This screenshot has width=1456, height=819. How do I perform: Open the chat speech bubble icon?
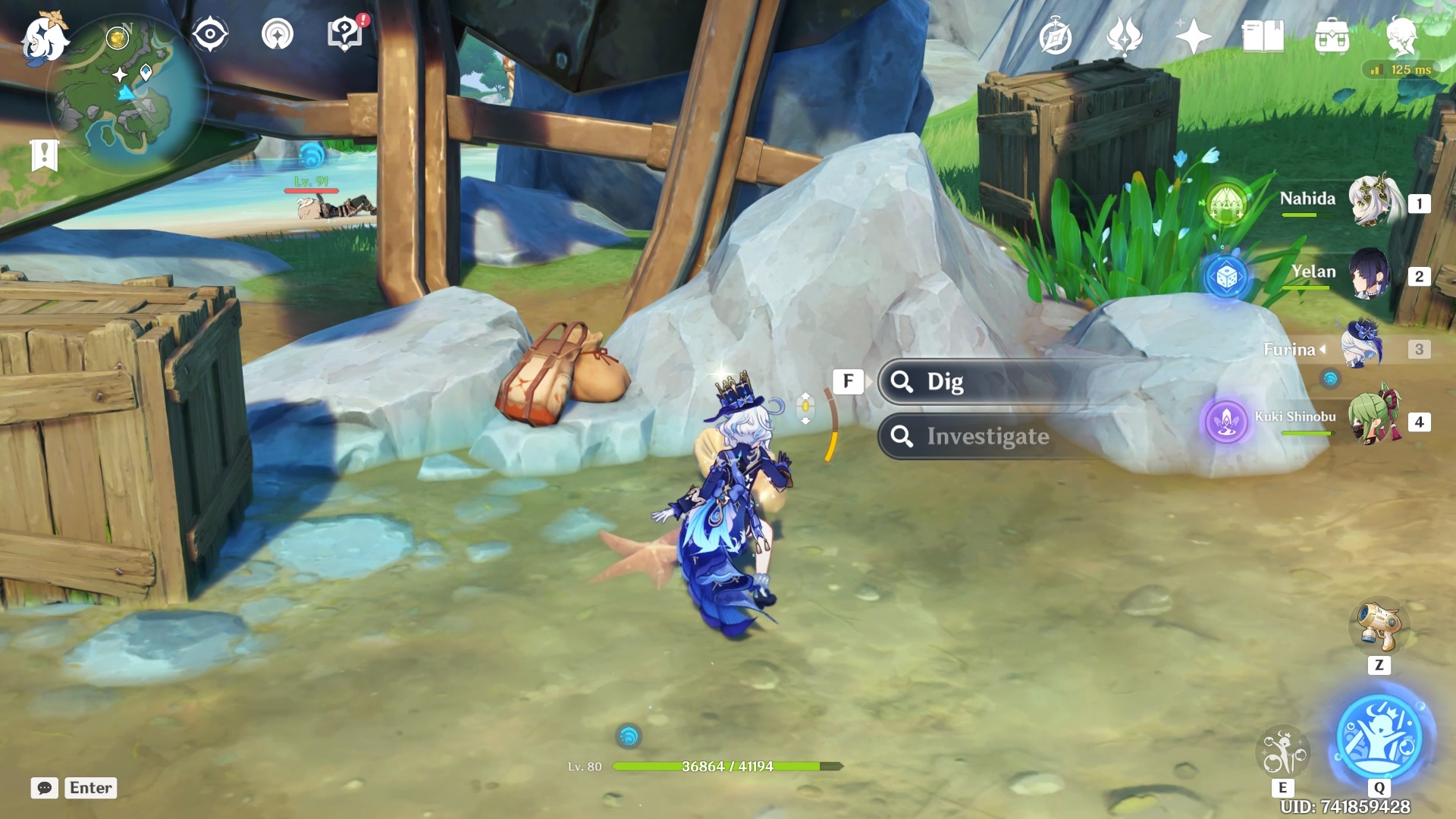(45, 788)
